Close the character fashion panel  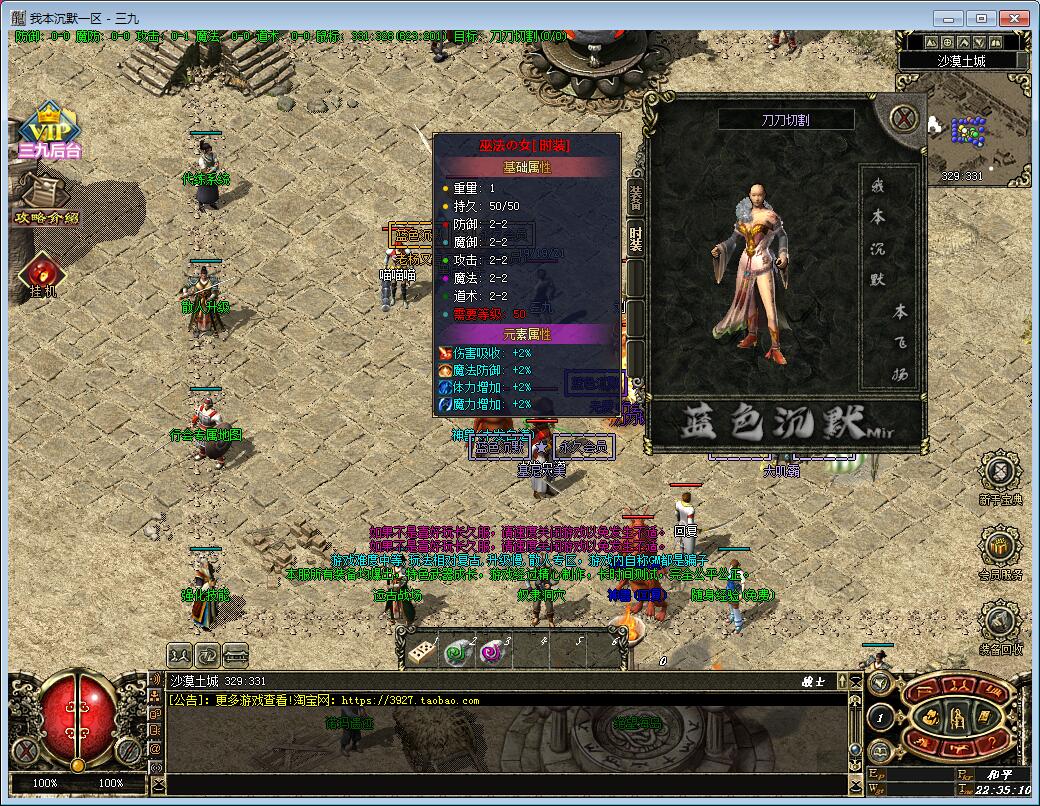point(905,119)
